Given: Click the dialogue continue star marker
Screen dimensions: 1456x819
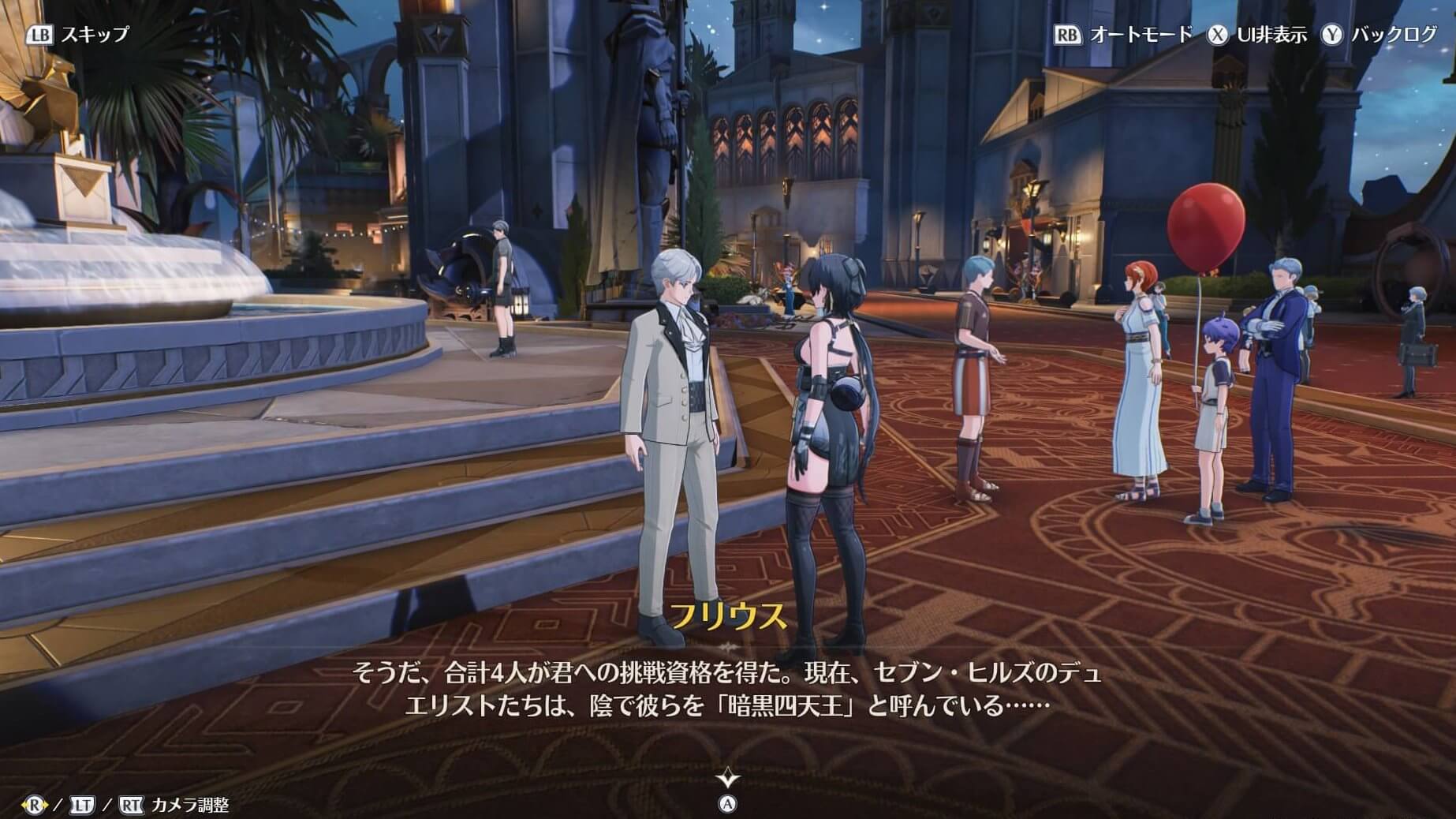Looking at the screenshot, I should pos(727,780).
